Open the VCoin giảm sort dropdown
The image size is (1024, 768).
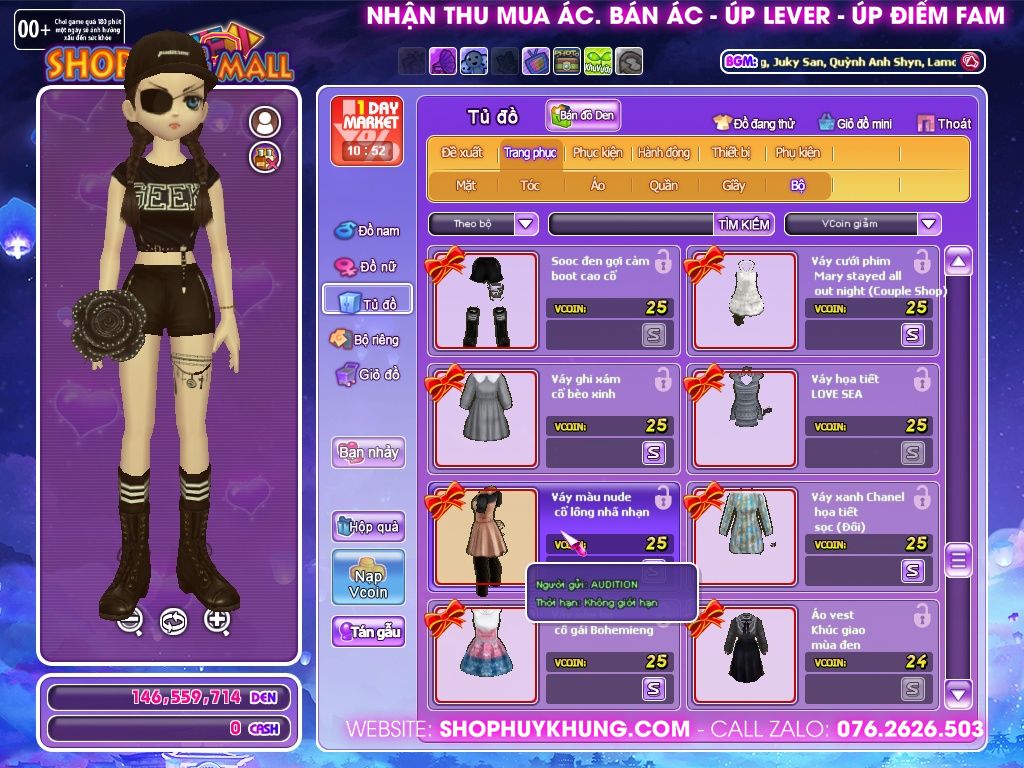(929, 224)
